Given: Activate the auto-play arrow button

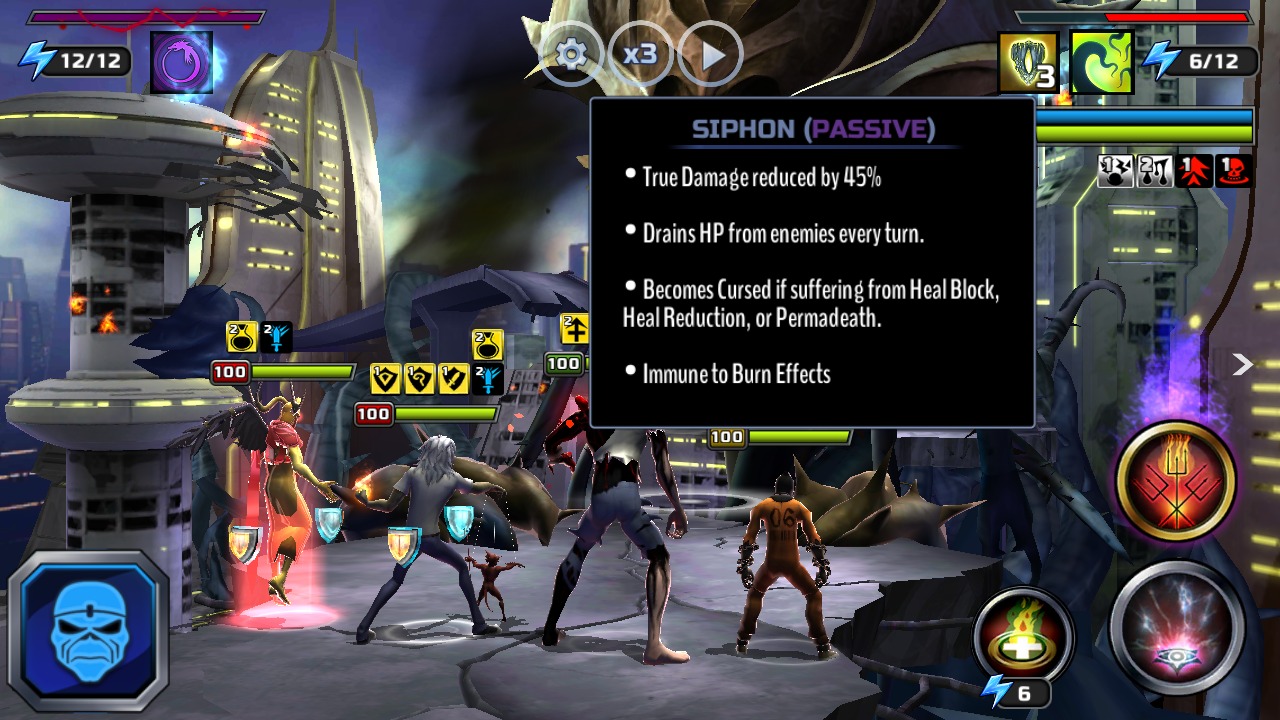Looking at the screenshot, I should [710, 54].
